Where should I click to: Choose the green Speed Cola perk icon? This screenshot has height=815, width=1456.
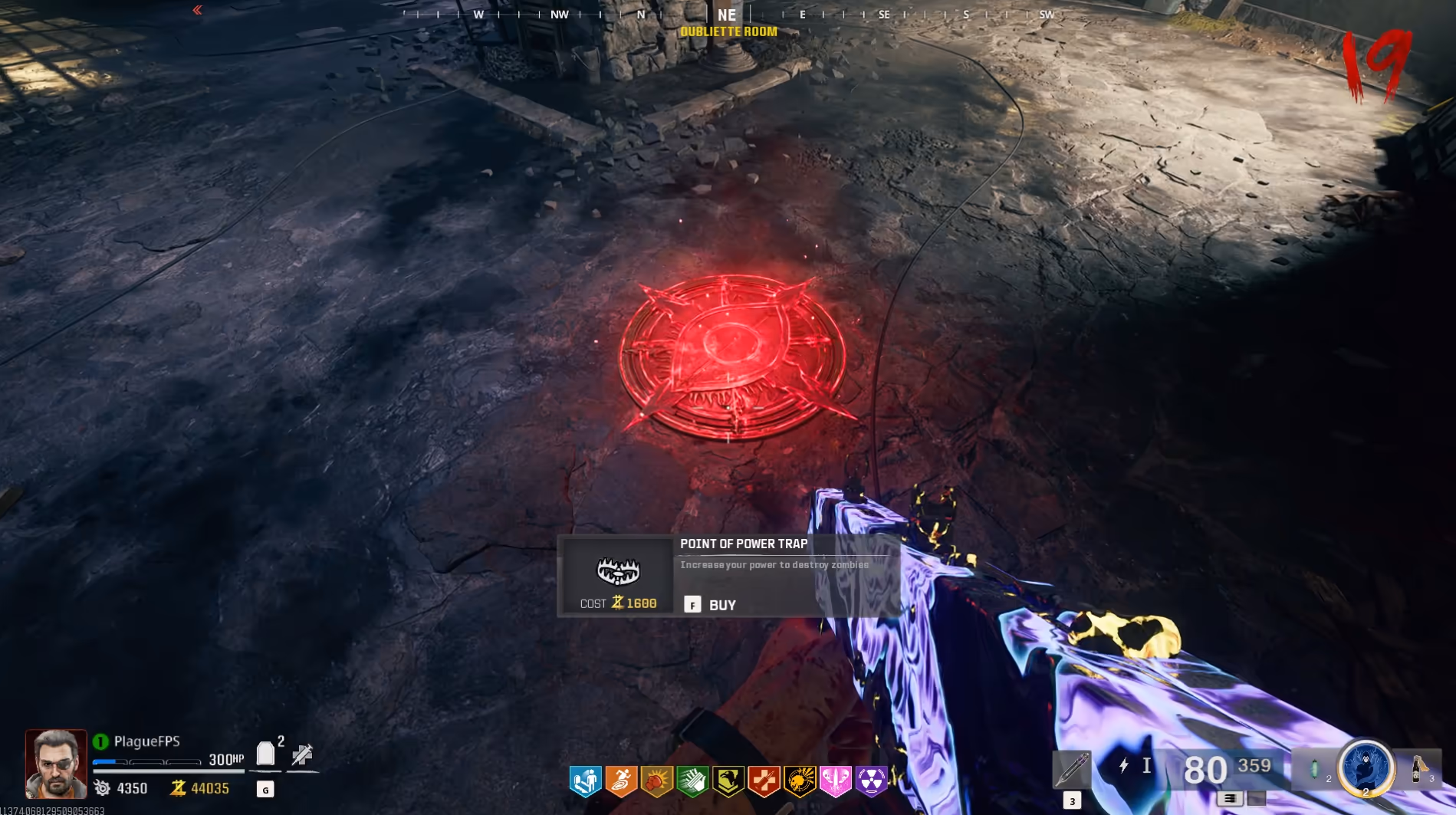click(692, 781)
